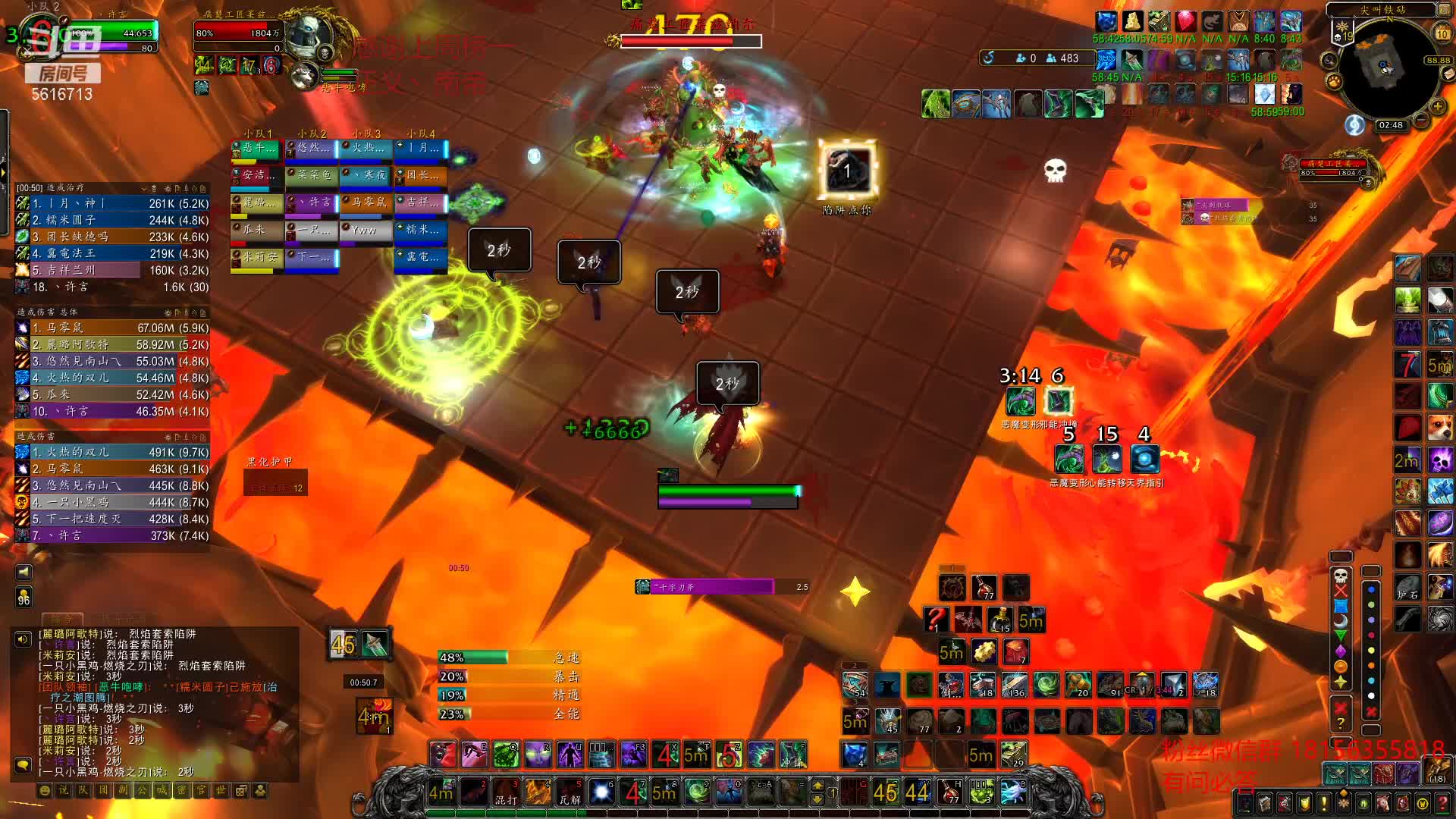Activate the yellow star raid marker
Viewport: 1456px width, 819px height.
[x=1341, y=681]
